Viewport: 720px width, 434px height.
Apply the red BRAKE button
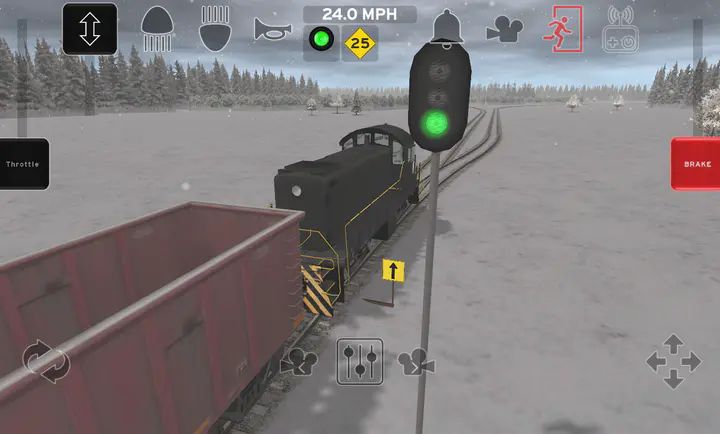[696, 163]
